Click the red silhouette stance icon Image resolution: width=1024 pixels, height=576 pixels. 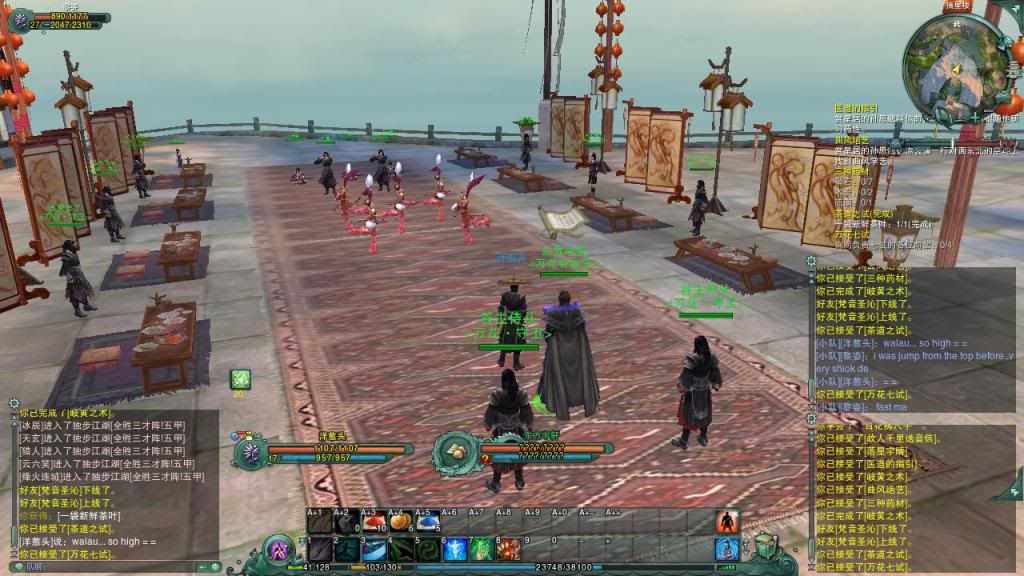727,522
